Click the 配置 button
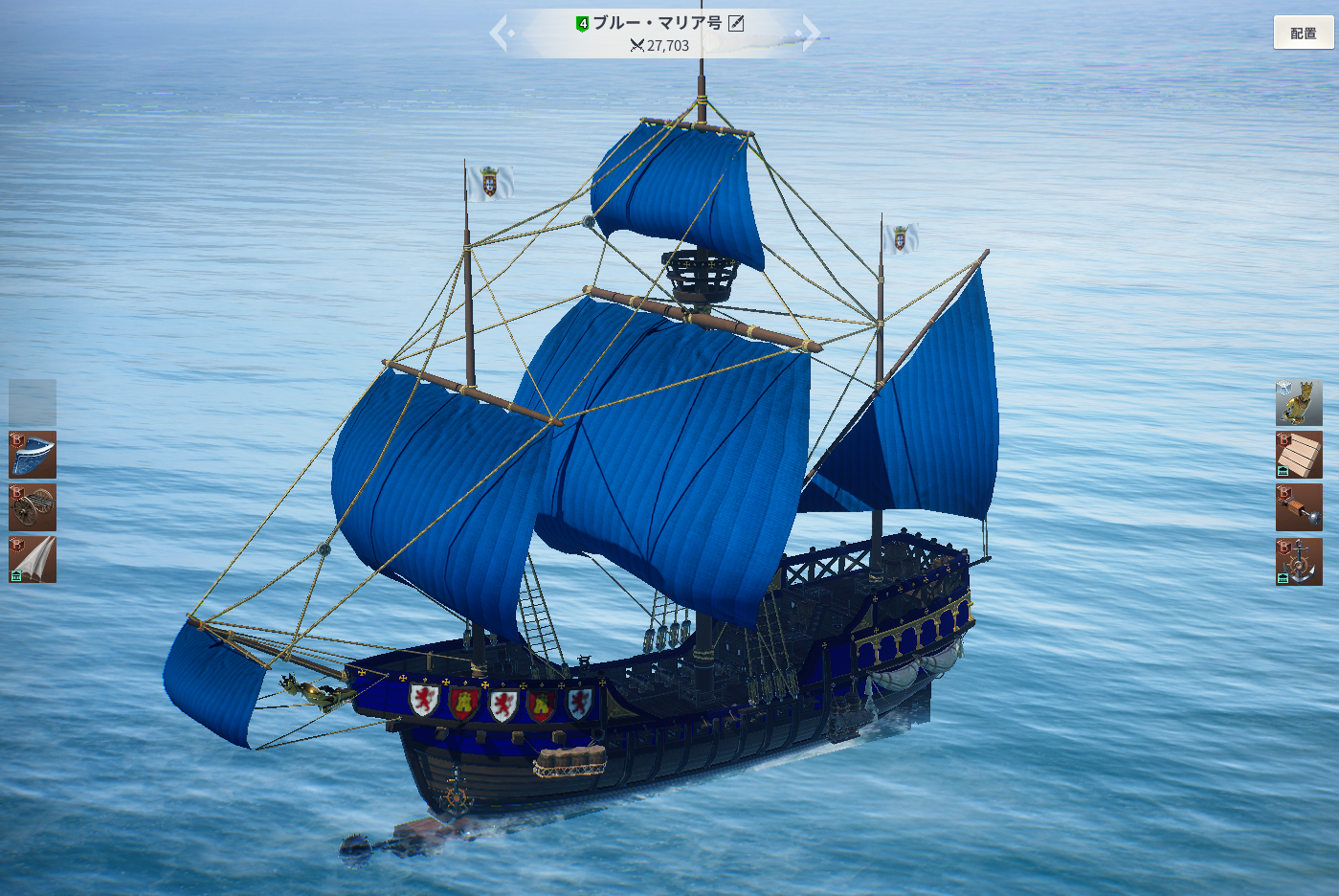 pyautogui.click(x=1303, y=34)
